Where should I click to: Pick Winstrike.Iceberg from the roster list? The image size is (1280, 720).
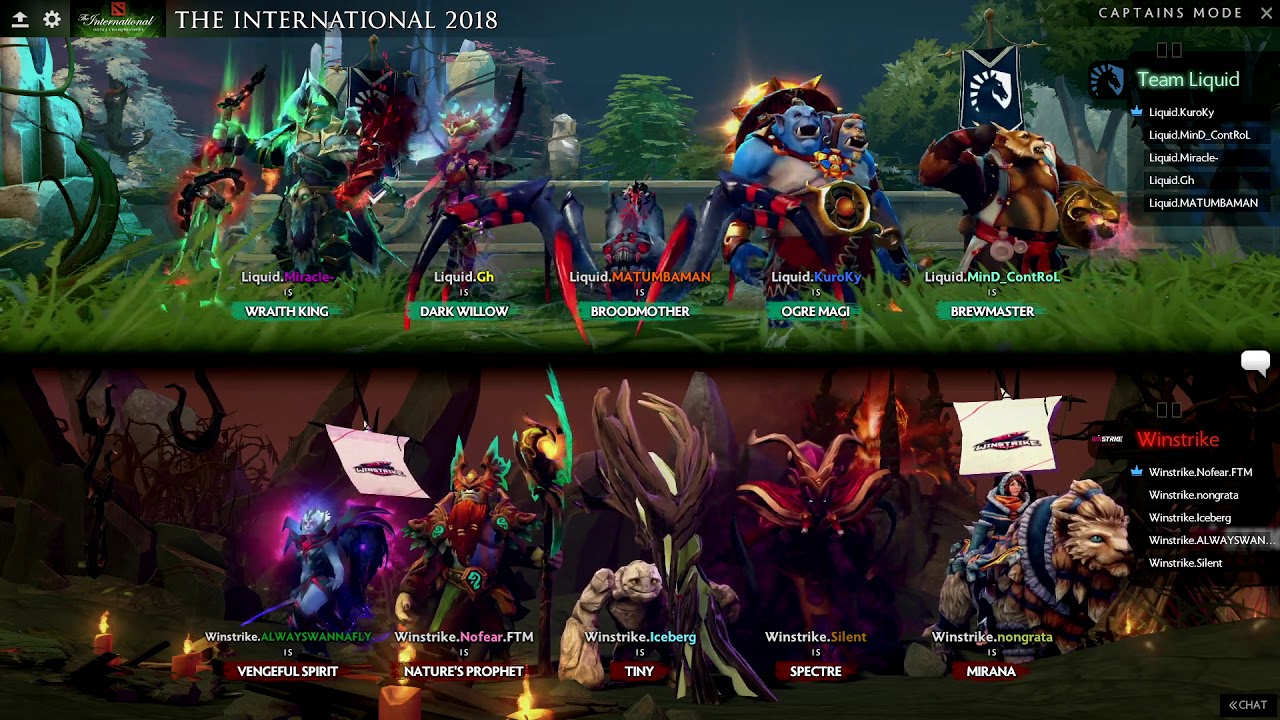pyautogui.click(x=1189, y=518)
